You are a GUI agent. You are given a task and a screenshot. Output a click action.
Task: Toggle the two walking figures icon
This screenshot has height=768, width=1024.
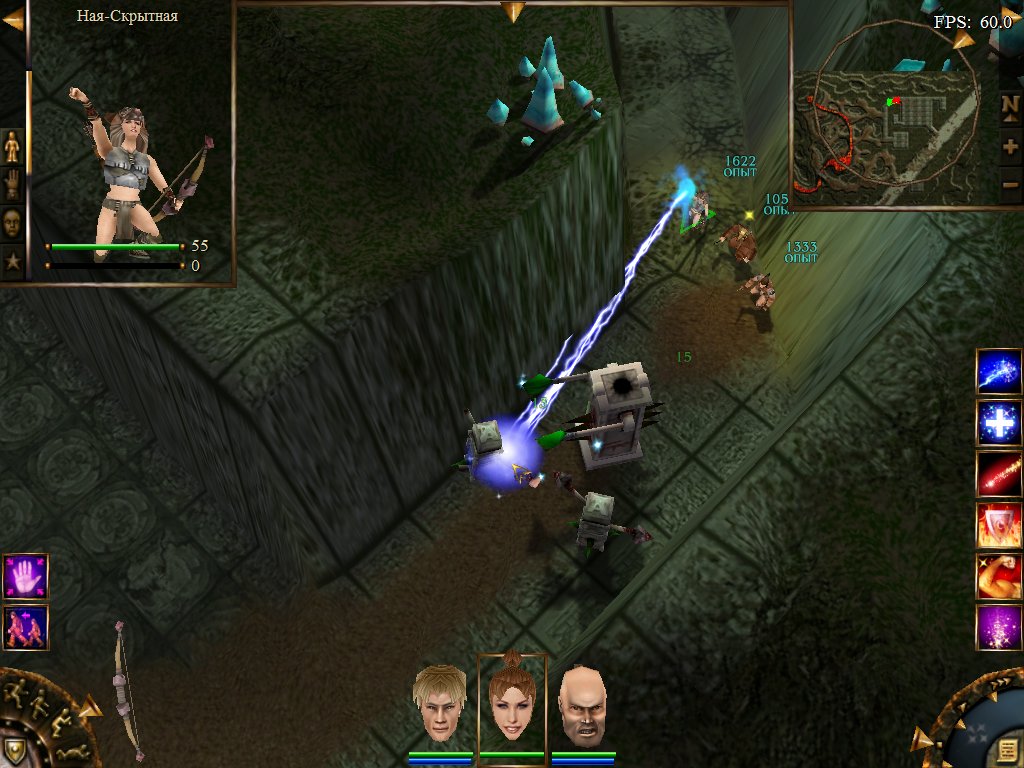(x=25, y=627)
